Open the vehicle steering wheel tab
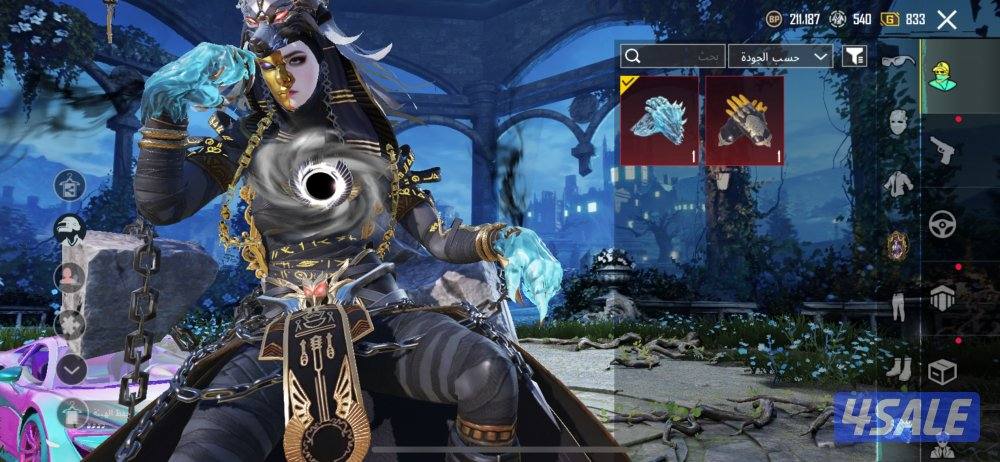 [942, 224]
